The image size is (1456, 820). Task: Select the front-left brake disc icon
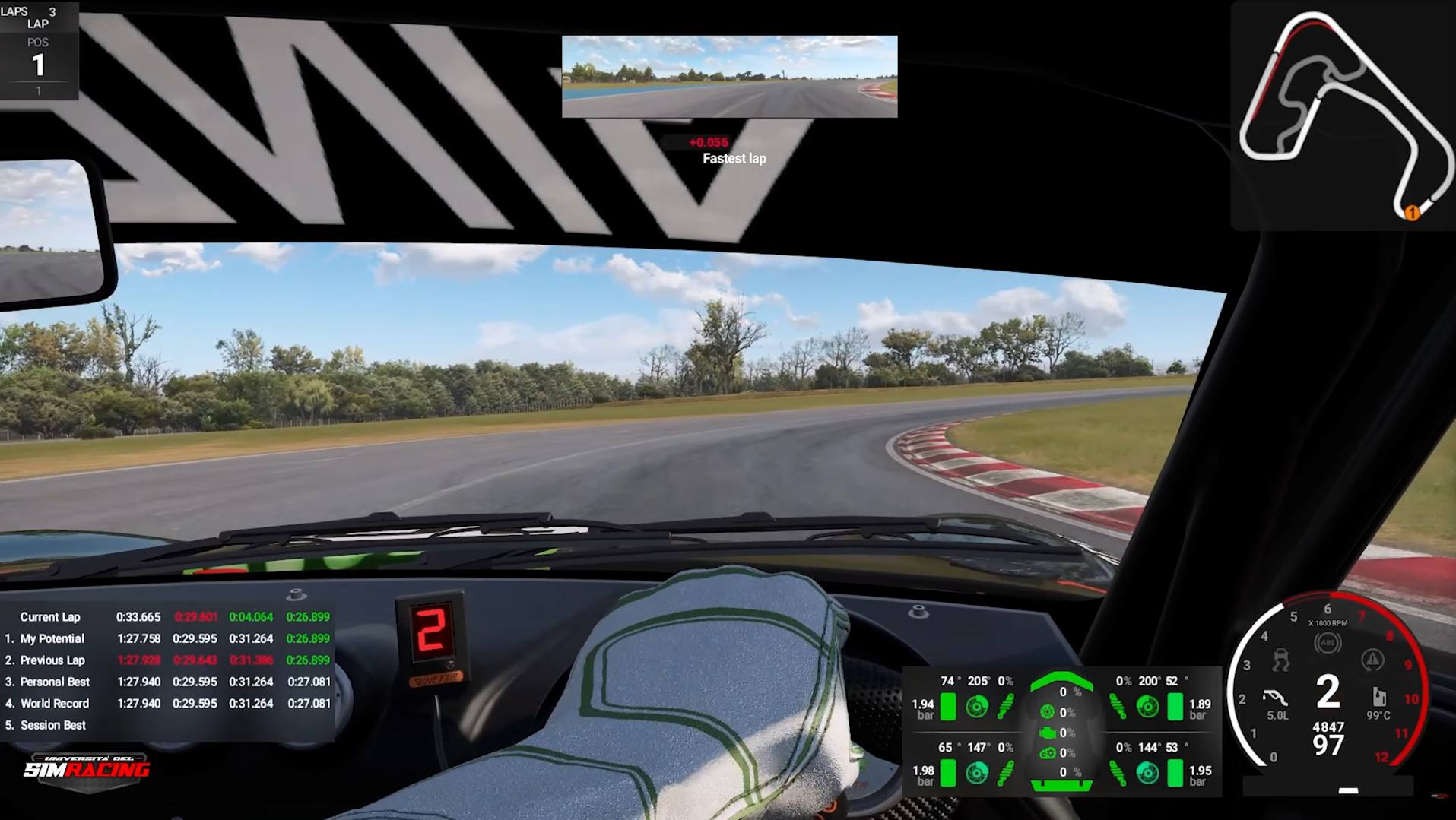click(x=979, y=707)
